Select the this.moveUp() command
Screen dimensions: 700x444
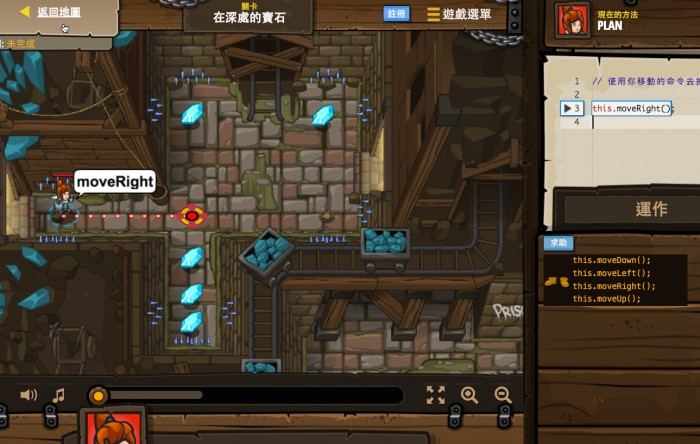606,299
